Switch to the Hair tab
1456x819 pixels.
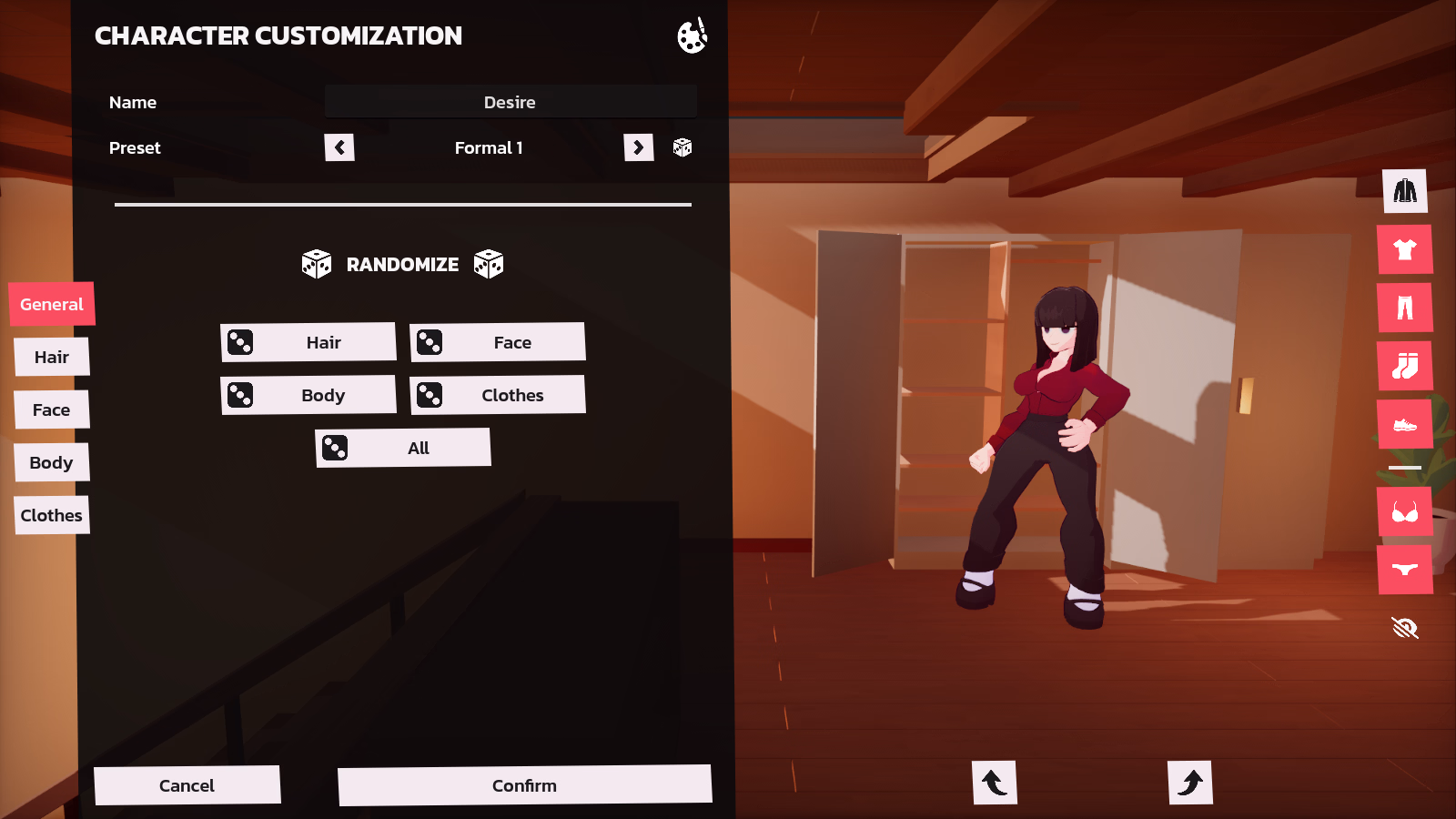52,357
